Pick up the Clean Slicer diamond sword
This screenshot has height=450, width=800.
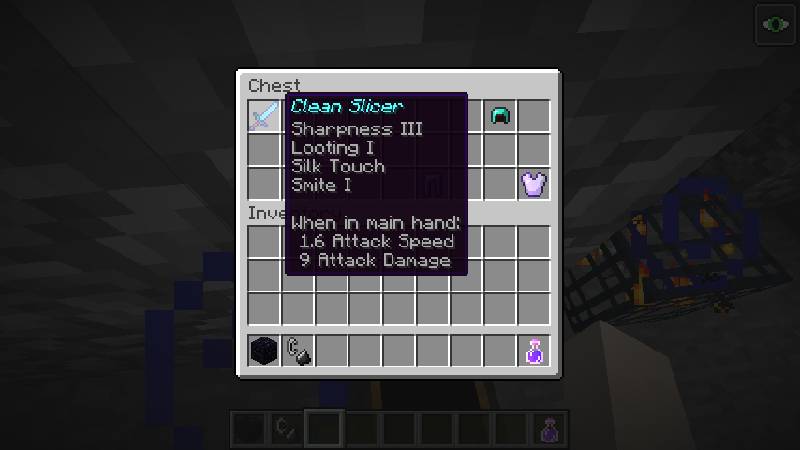(x=264, y=116)
